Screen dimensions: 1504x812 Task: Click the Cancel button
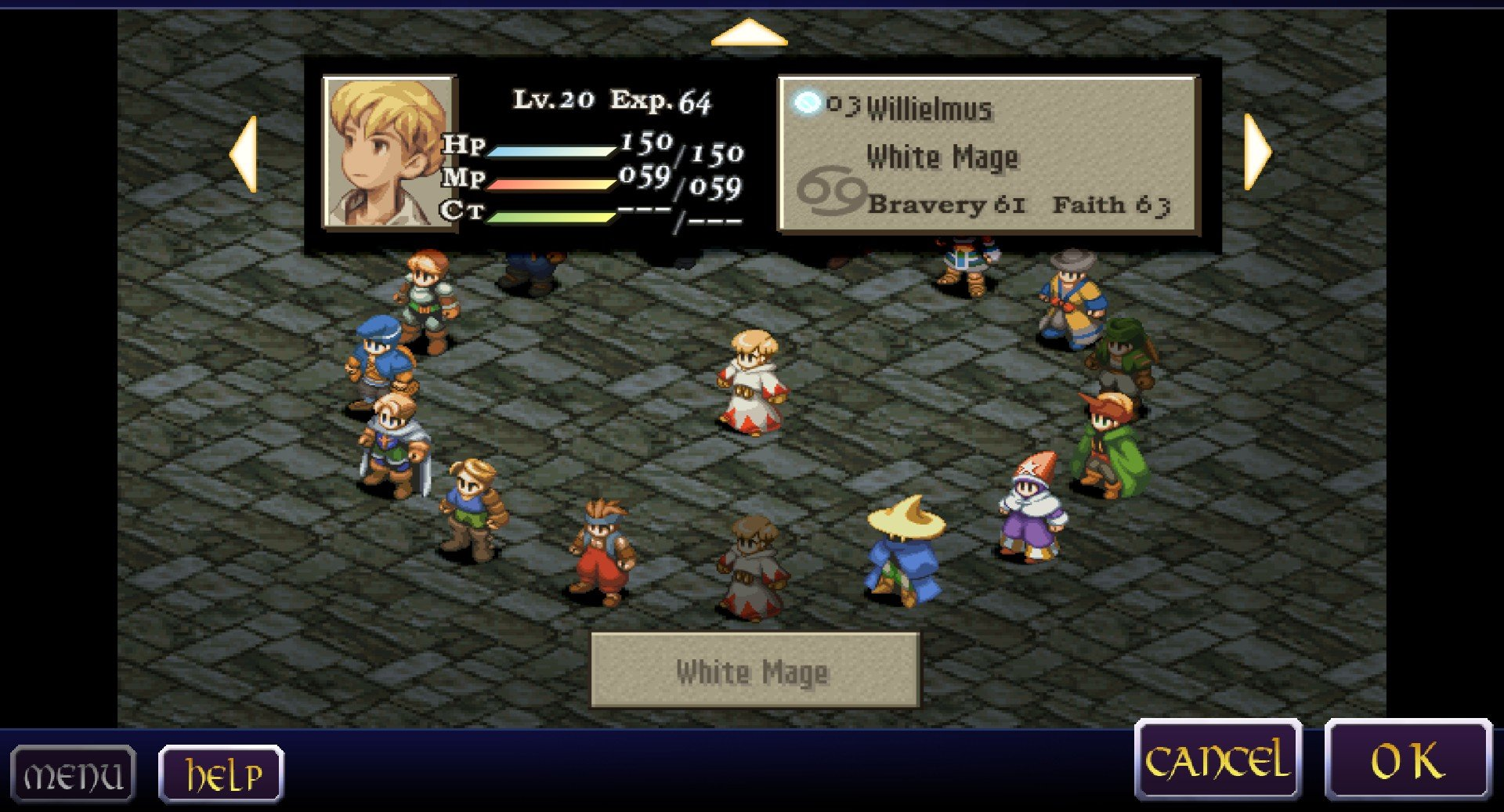pos(1218,760)
